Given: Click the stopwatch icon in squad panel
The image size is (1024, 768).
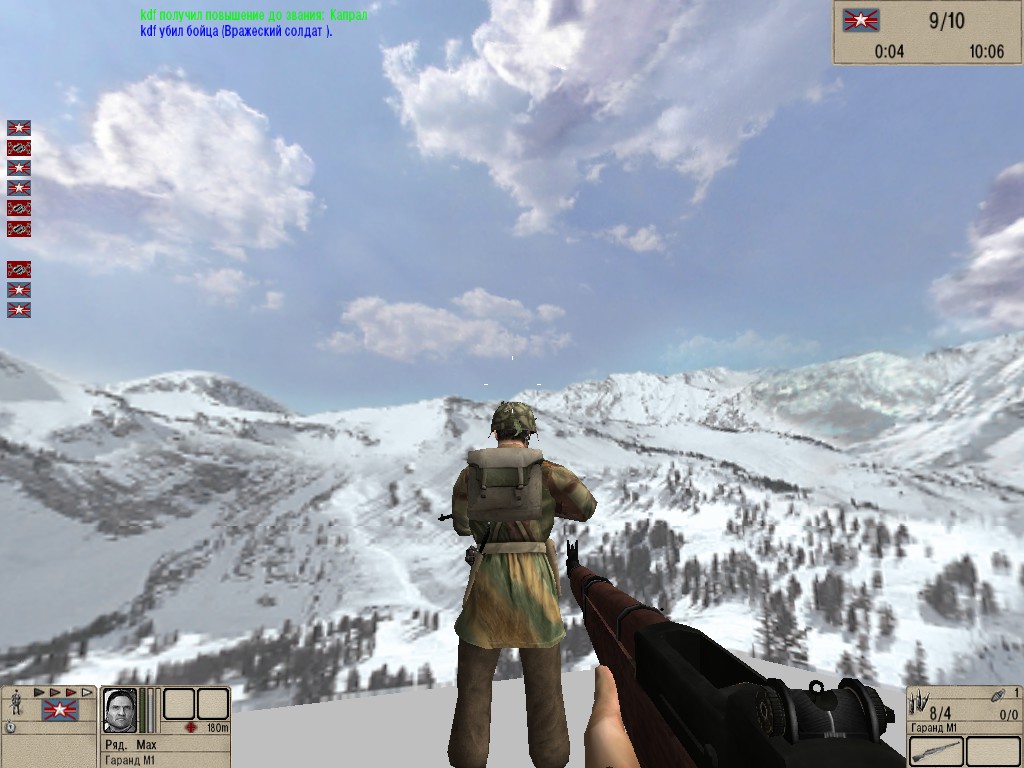Looking at the screenshot, I should point(10,728).
